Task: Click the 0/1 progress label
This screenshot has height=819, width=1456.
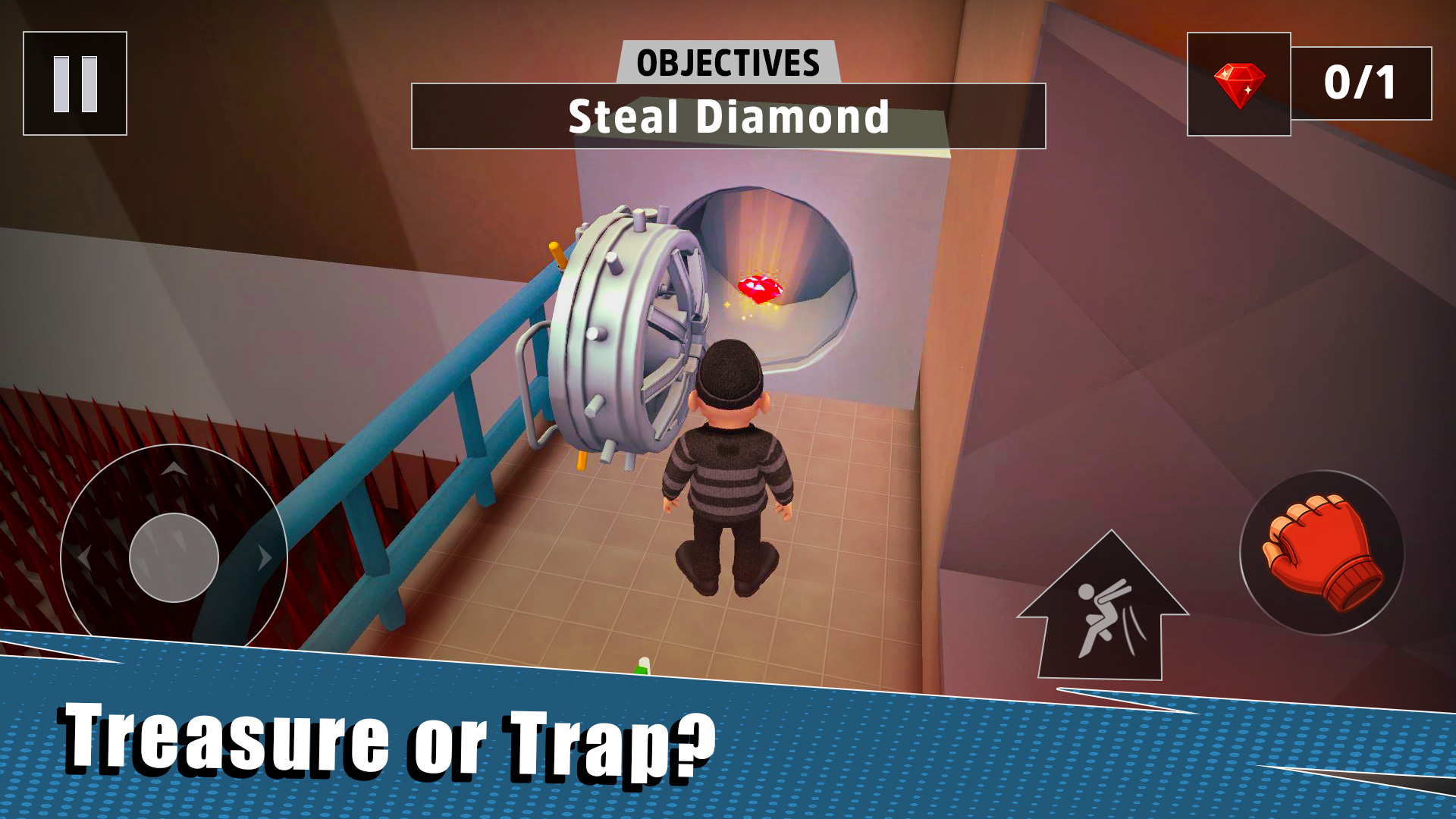Action: coord(1359,83)
